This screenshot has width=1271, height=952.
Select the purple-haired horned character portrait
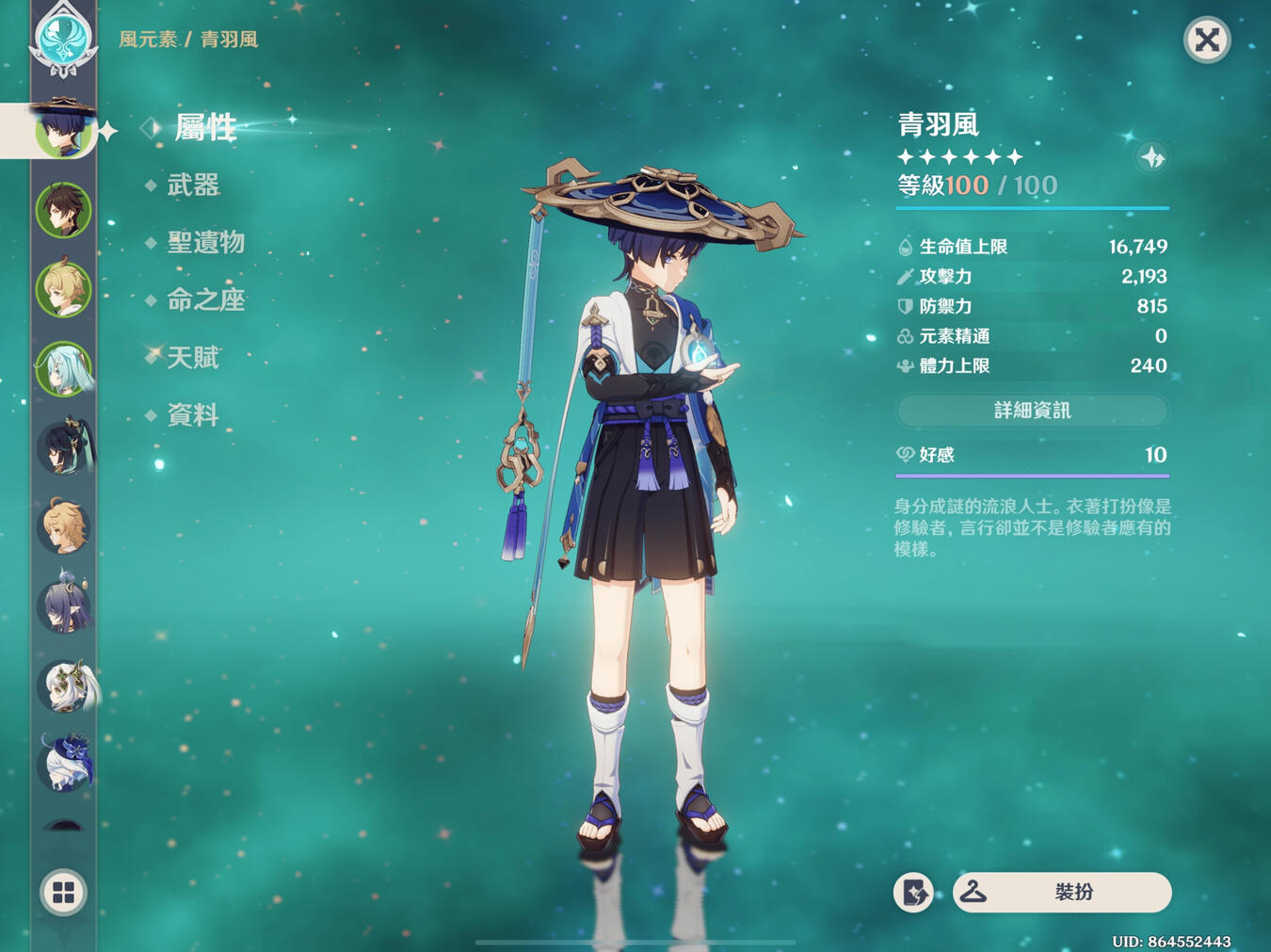point(63,605)
